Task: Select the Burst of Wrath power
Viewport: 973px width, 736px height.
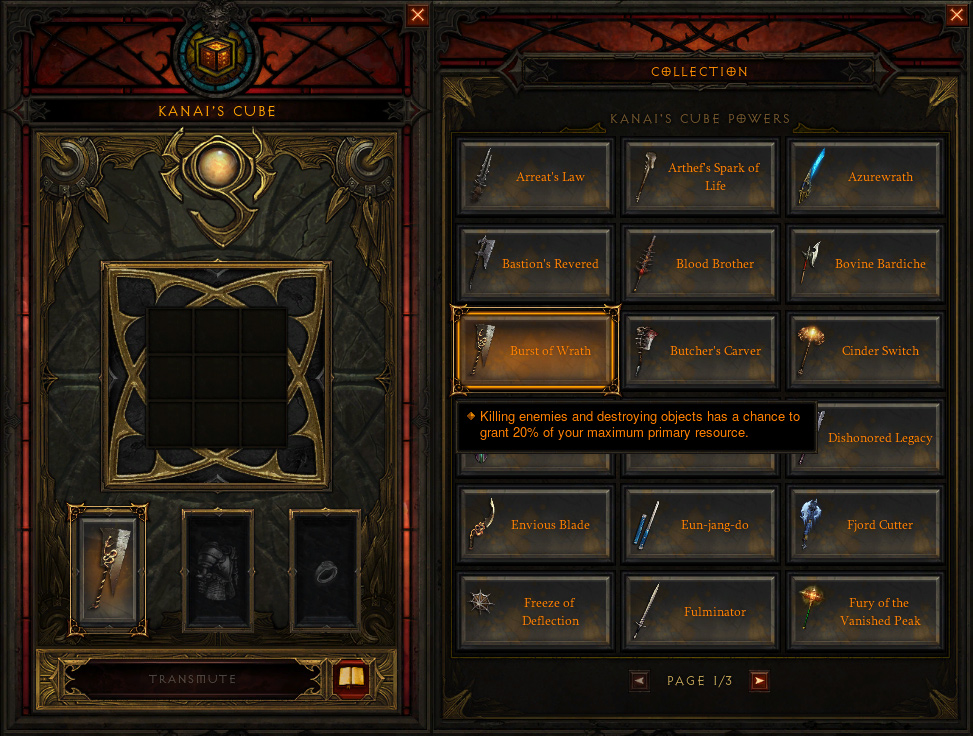Action: [535, 351]
